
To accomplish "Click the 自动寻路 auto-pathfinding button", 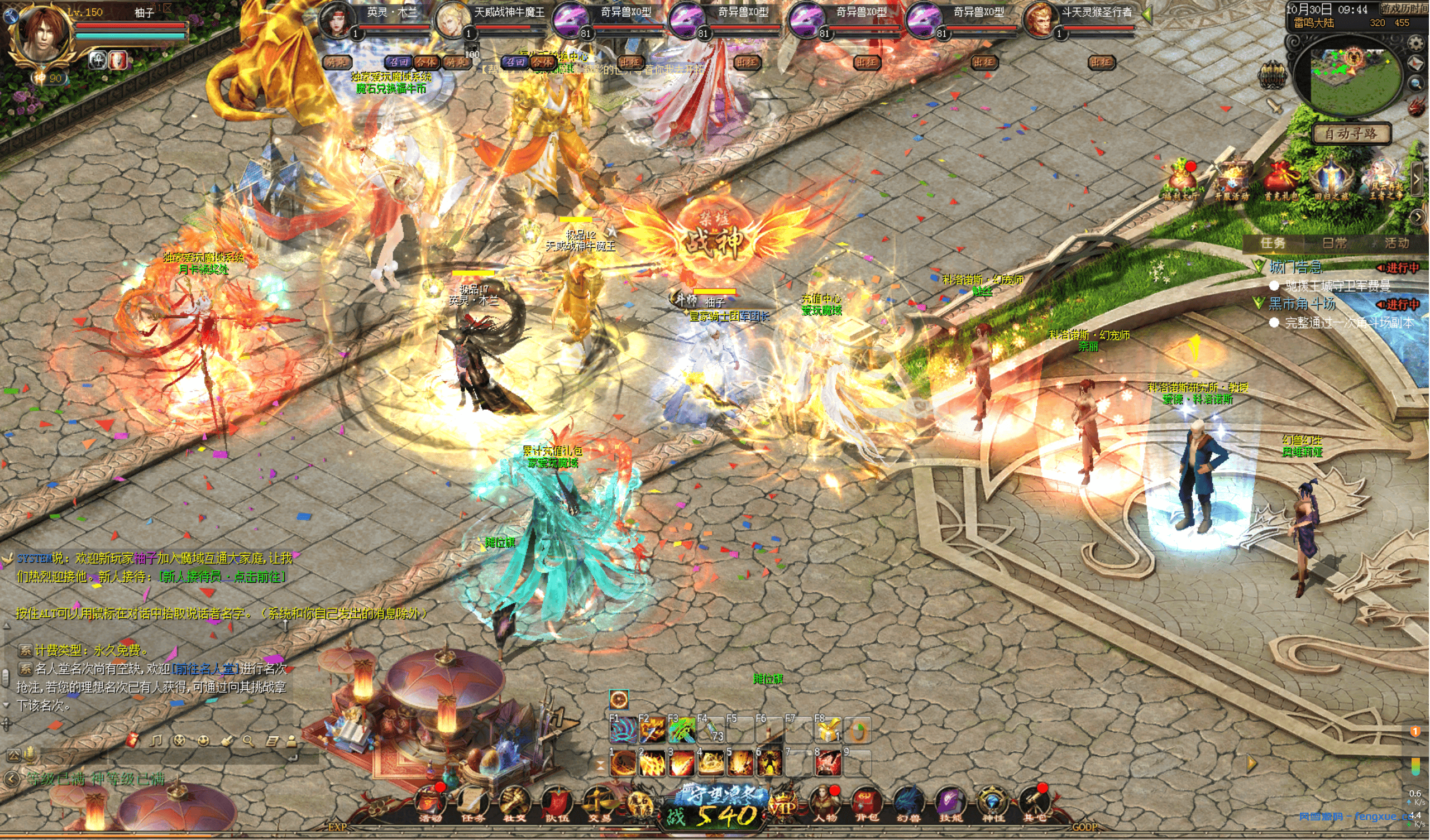I will (x=1351, y=134).
